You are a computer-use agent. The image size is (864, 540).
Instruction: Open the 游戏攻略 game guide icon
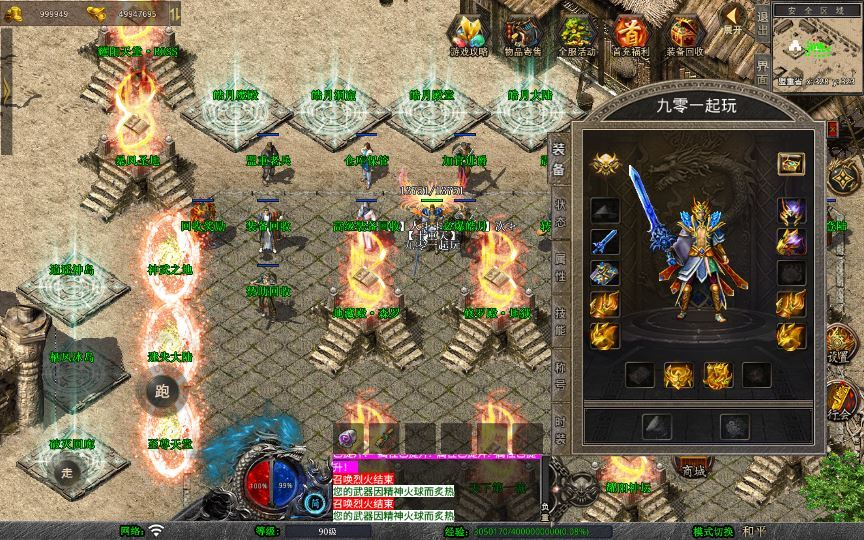pos(469,34)
